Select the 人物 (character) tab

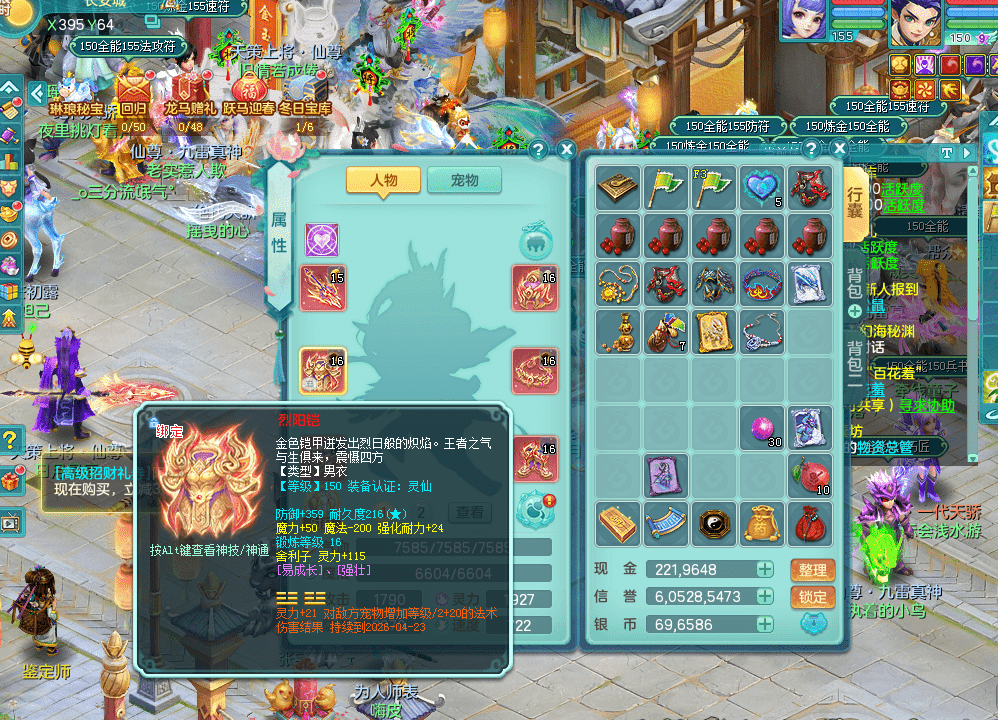(x=383, y=180)
